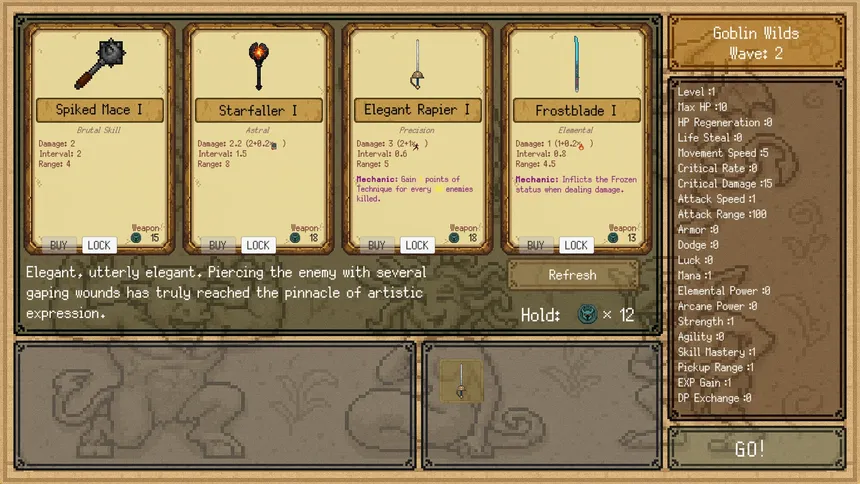The height and width of the screenshot is (484, 860).
Task: Lock the Elegant Rapier I card
Action: pos(417,245)
